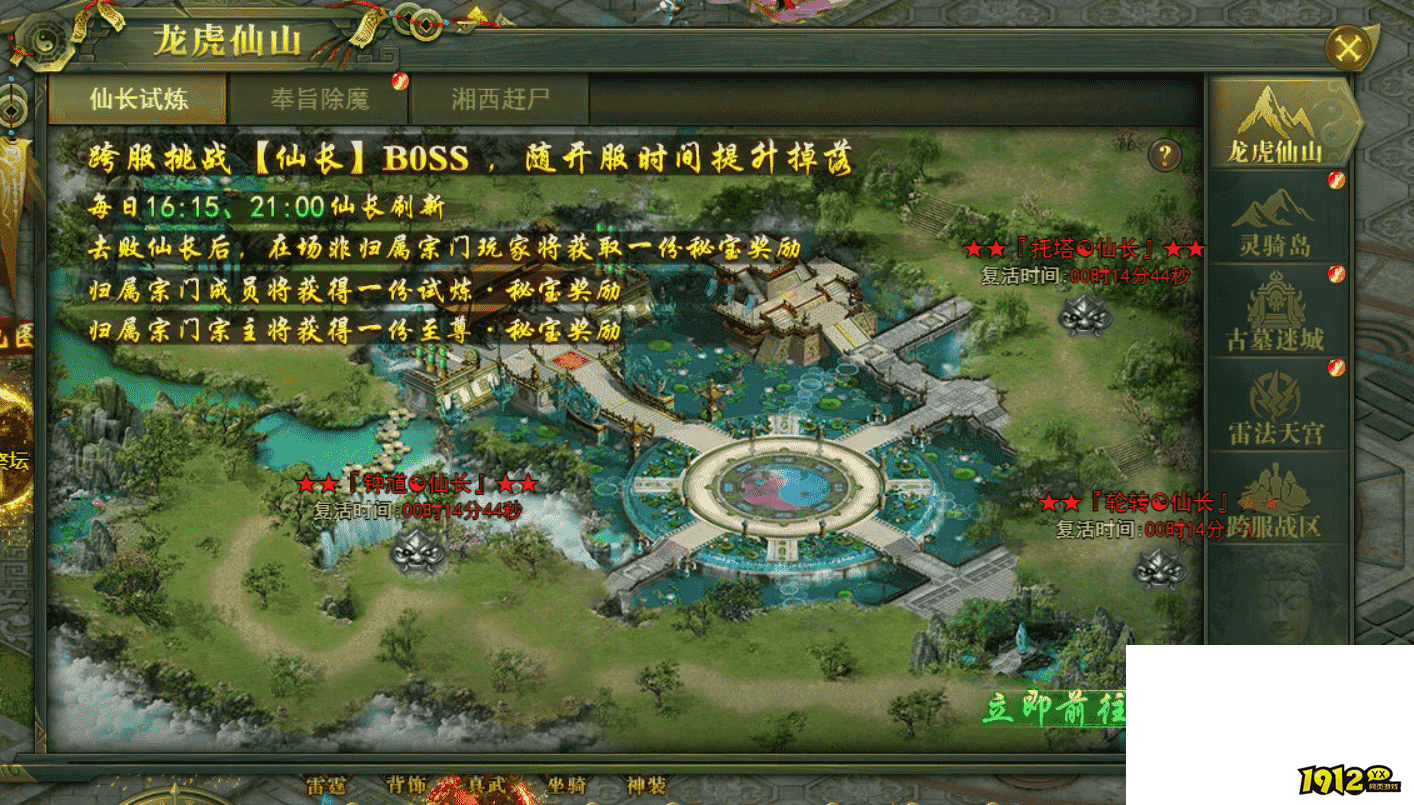Image resolution: width=1414 pixels, height=805 pixels.
Task: Open the 奉旨除魔 tab
Action: (319, 99)
